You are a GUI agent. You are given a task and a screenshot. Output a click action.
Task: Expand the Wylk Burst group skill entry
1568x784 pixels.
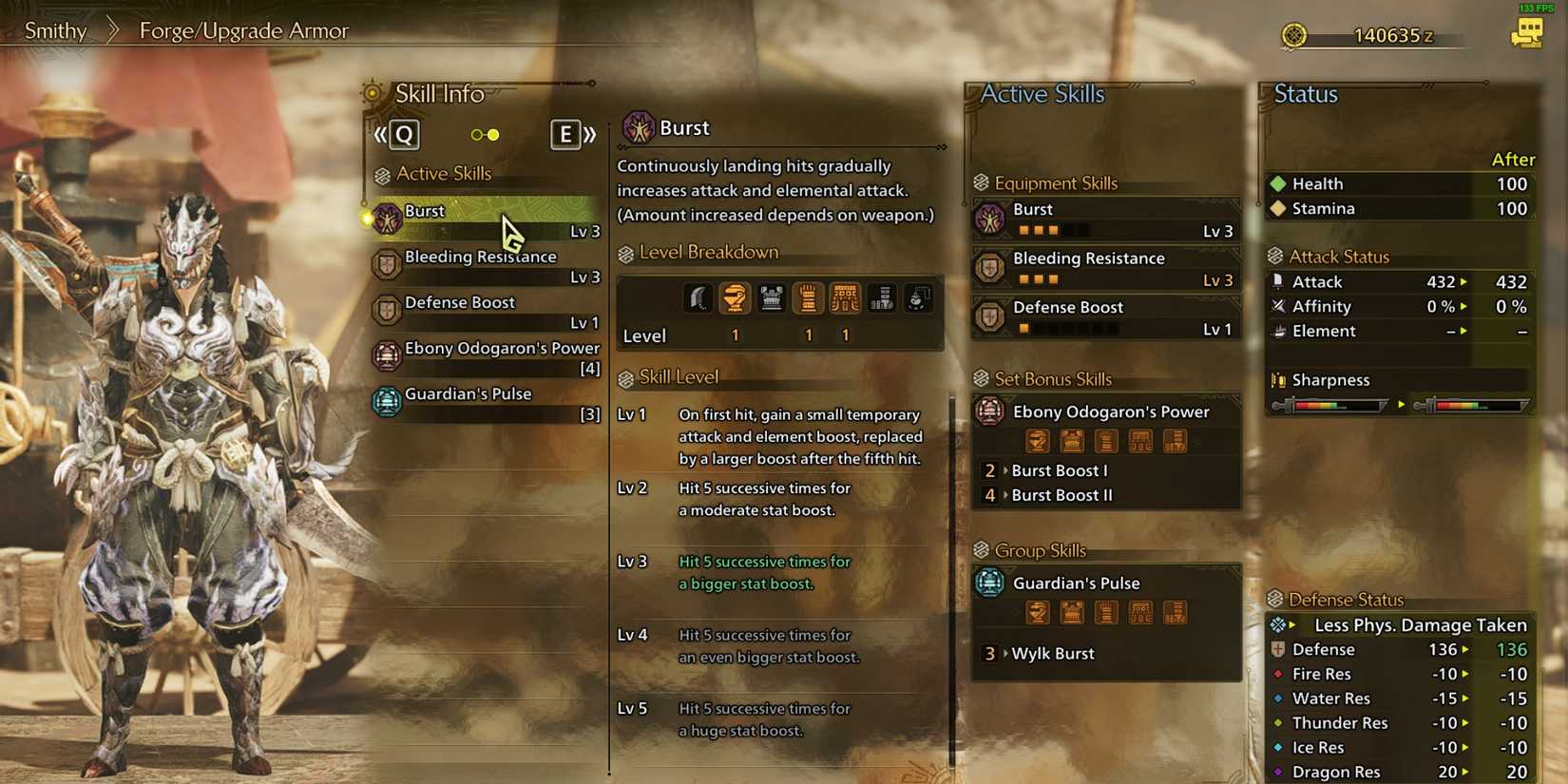(x=1053, y=653)
